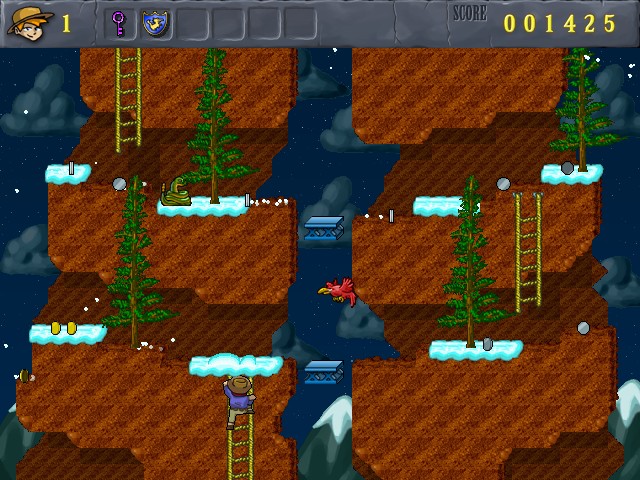
Task: Select the blue shield badge slot
Action: [x=155, y=23]
